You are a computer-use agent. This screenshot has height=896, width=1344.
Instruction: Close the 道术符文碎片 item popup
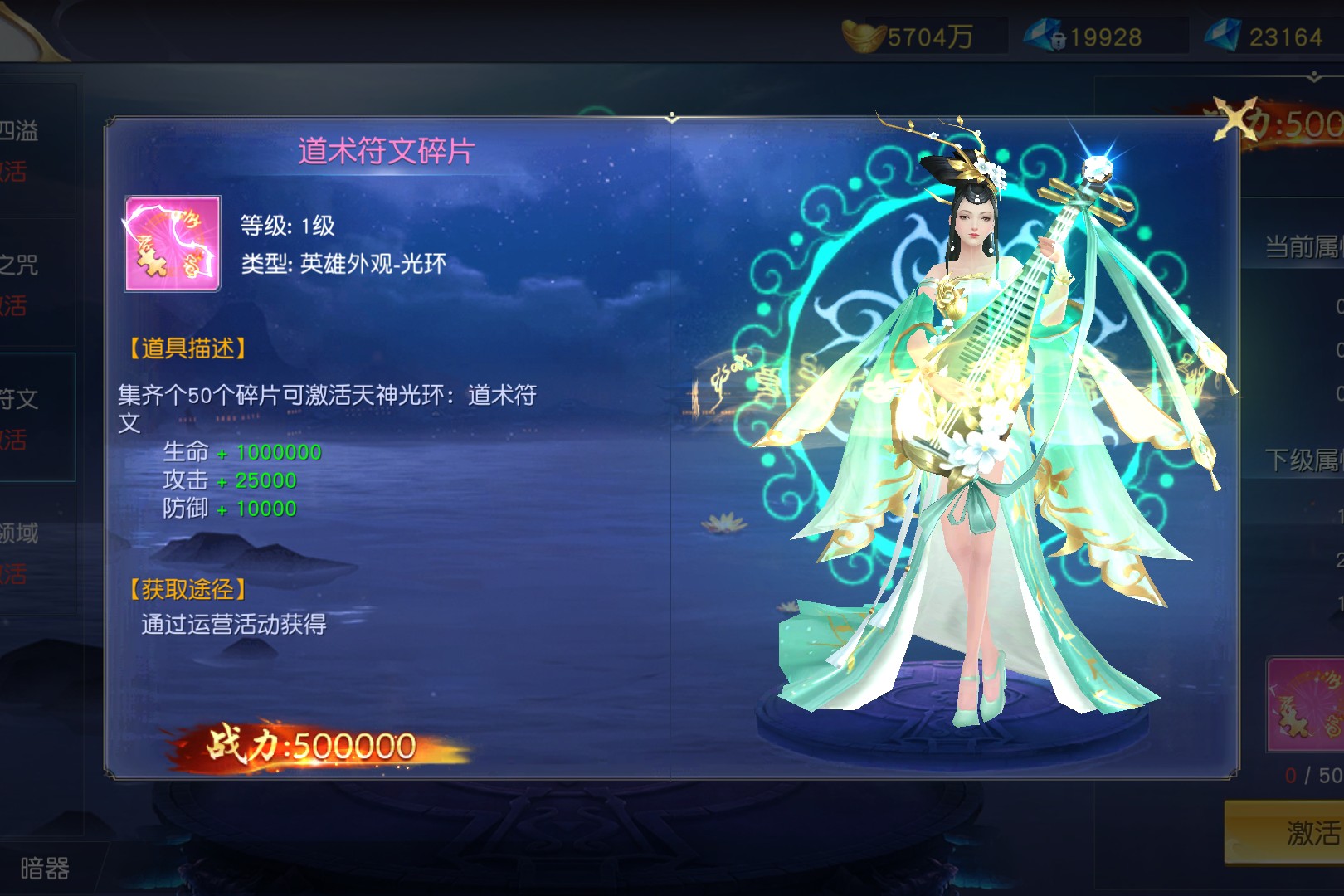[x=1234, y=119]
